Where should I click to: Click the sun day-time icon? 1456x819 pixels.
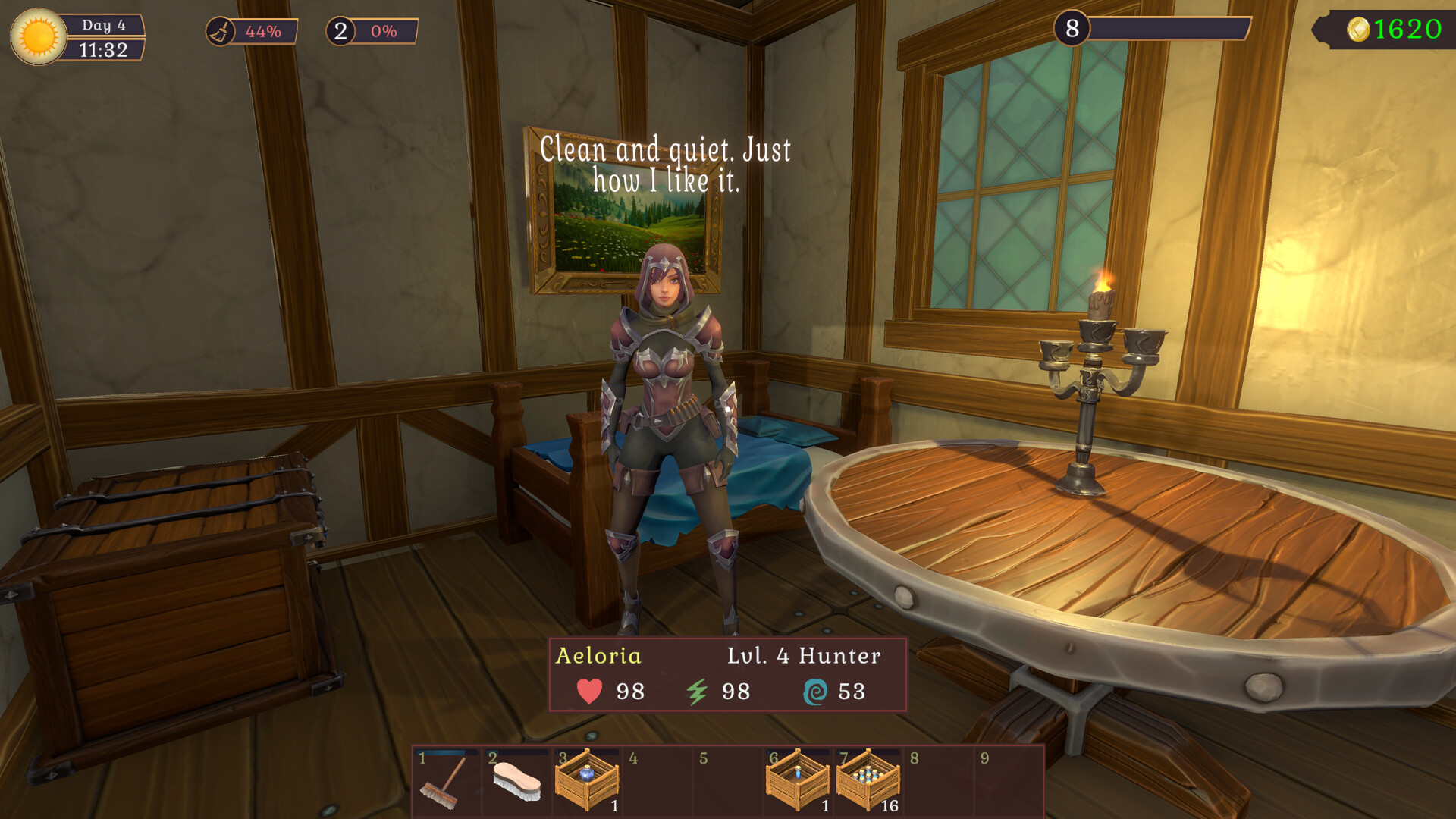click(x=39, y=36)
